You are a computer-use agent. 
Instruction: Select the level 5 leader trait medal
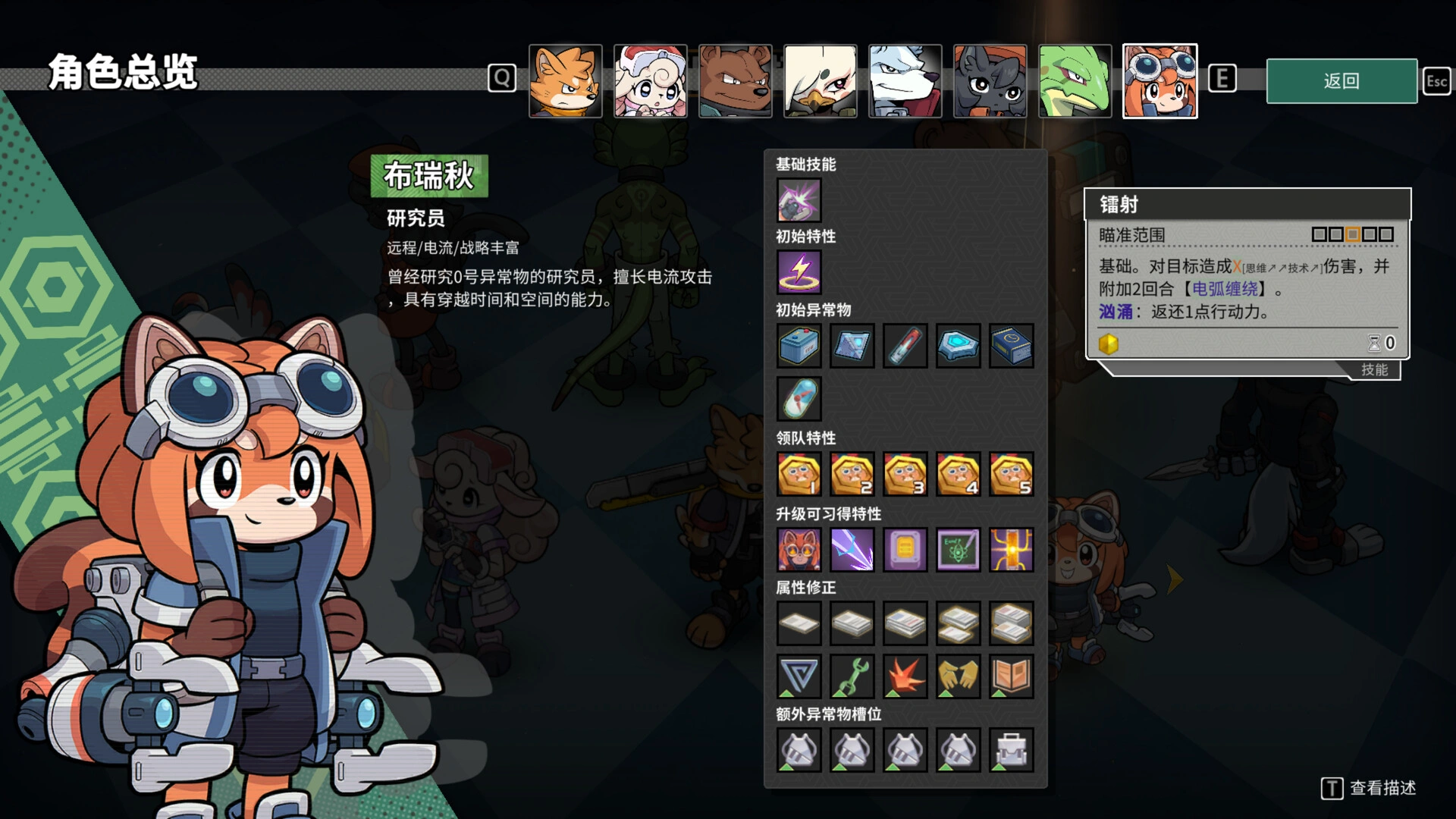pos(1012,474)
